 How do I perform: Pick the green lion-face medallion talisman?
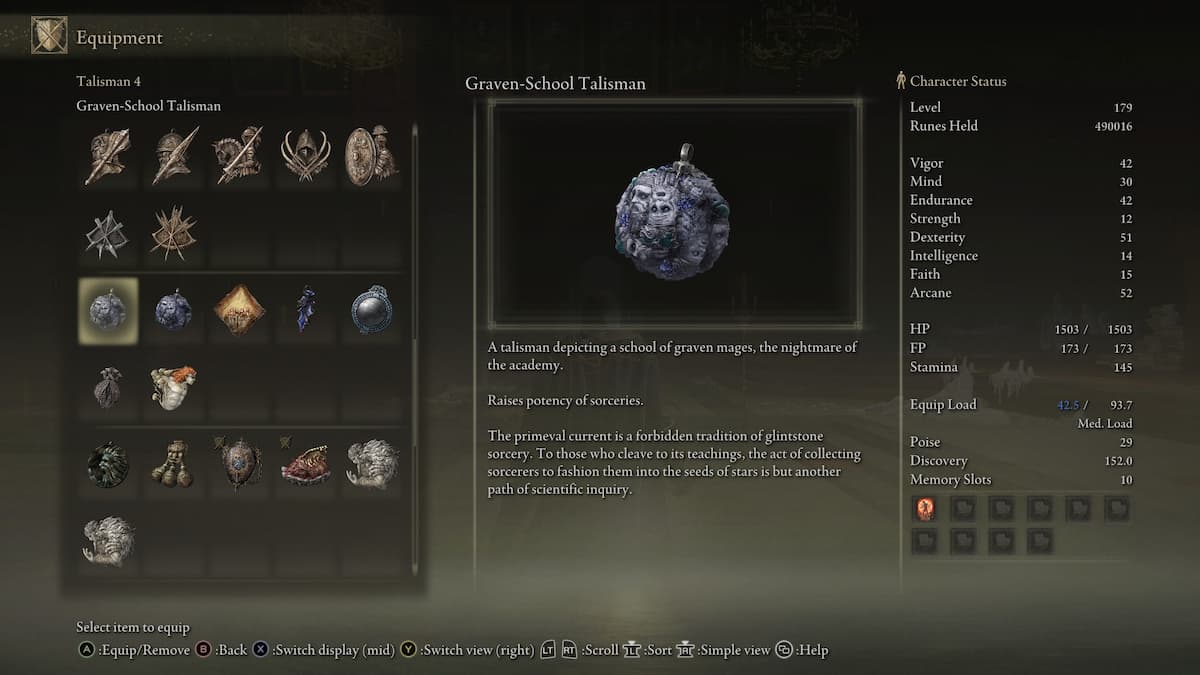coord(108,465)
